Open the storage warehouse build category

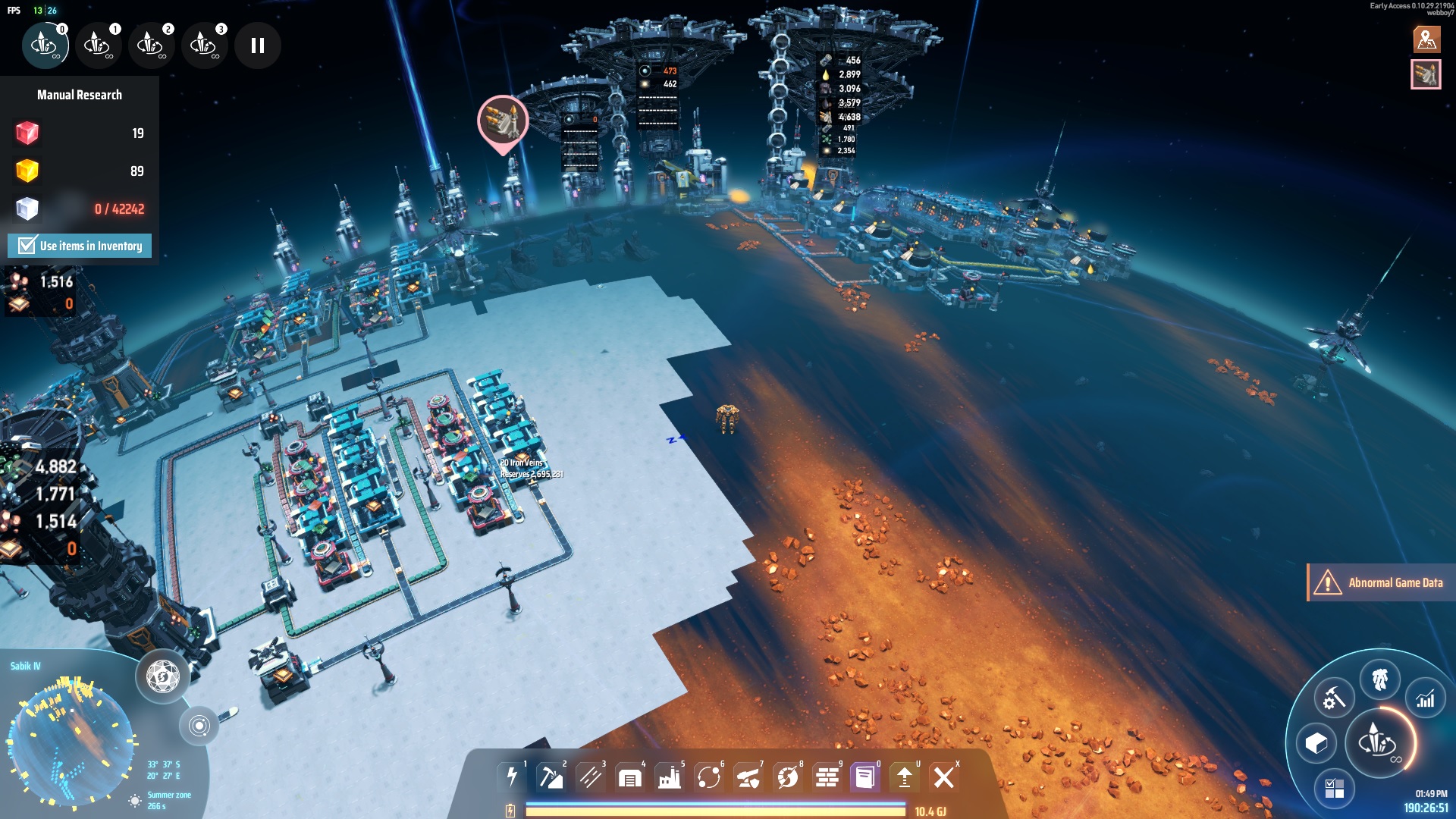[629, 777]
